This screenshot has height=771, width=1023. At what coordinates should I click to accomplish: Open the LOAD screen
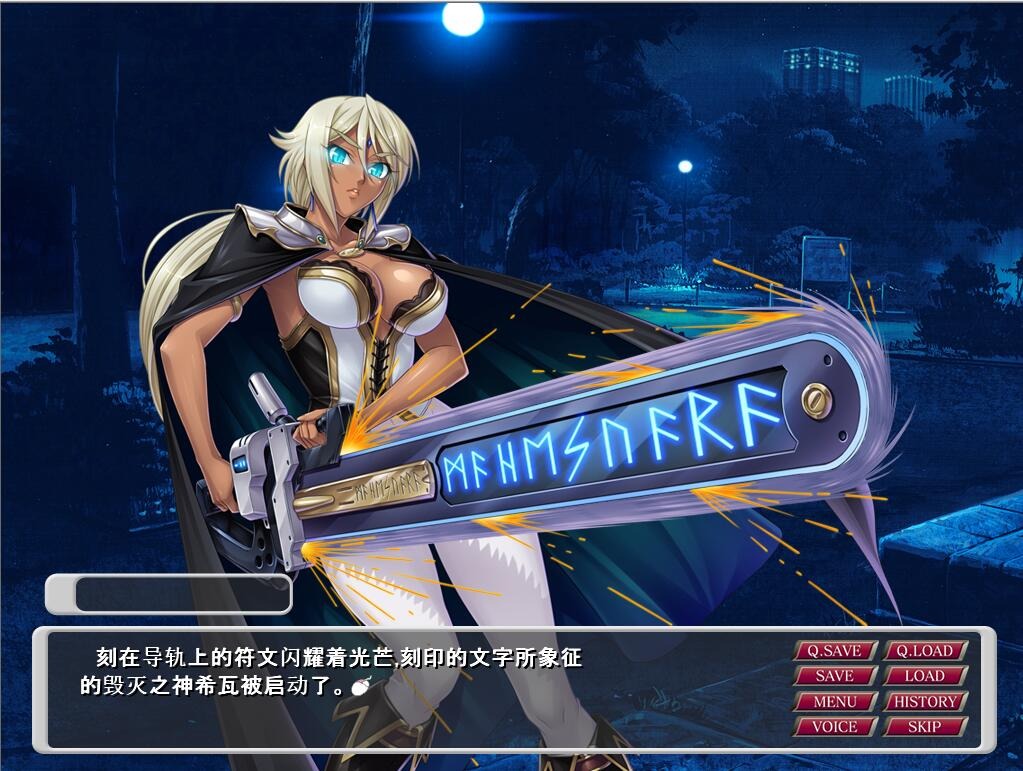[925, 676]
